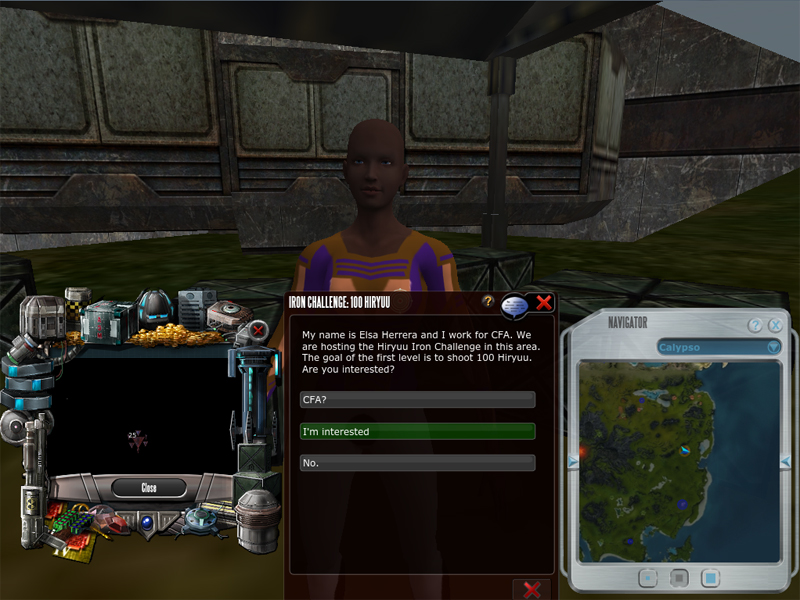Viewport: 800px width, 600px height.
Task: Select the item in the inventory window
Action: click(x=137, y=439)
